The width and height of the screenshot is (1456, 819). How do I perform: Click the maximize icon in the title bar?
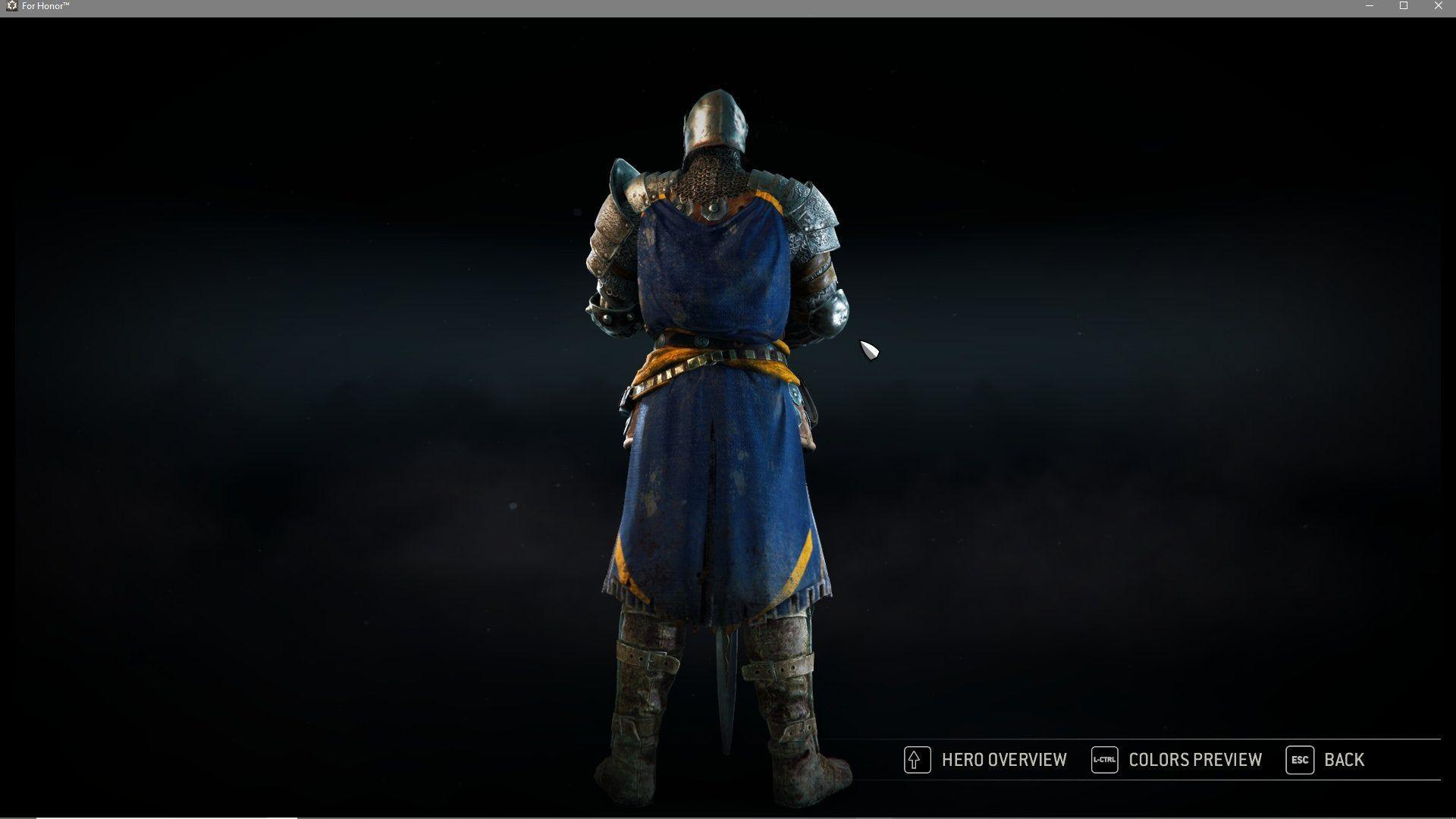point(1405,5)
